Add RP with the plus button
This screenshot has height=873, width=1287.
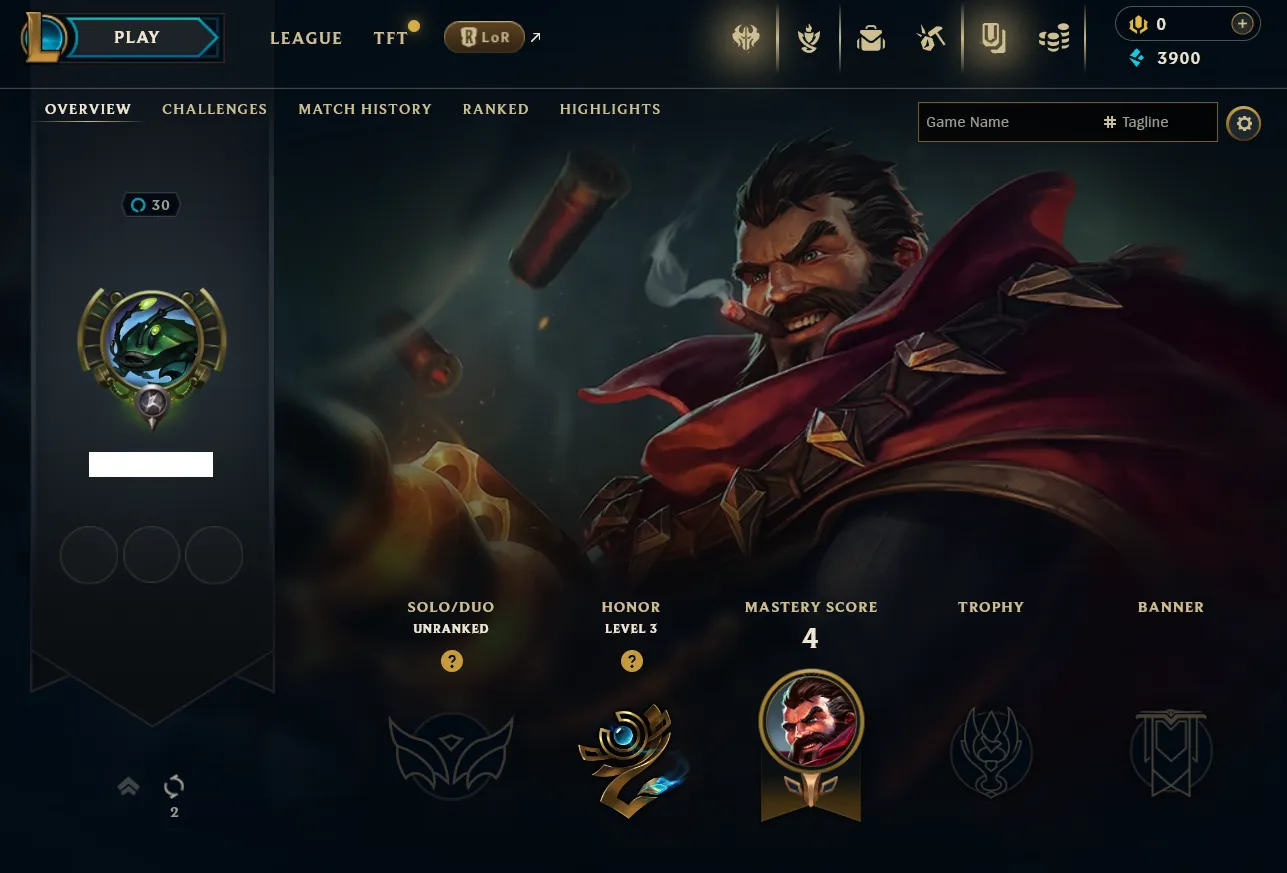tap(1242, 24)
